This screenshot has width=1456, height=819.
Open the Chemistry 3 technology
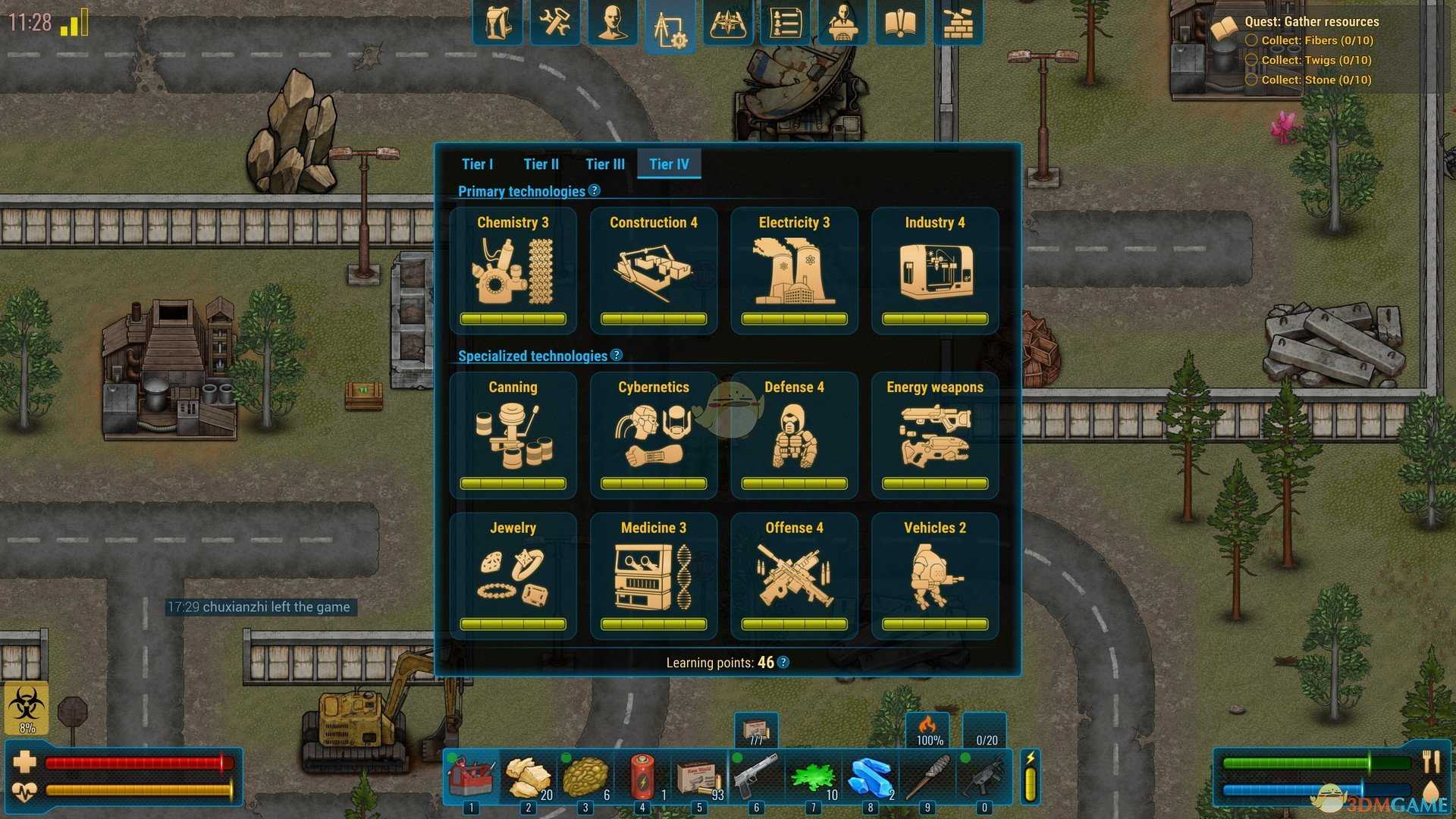(513, 270)
